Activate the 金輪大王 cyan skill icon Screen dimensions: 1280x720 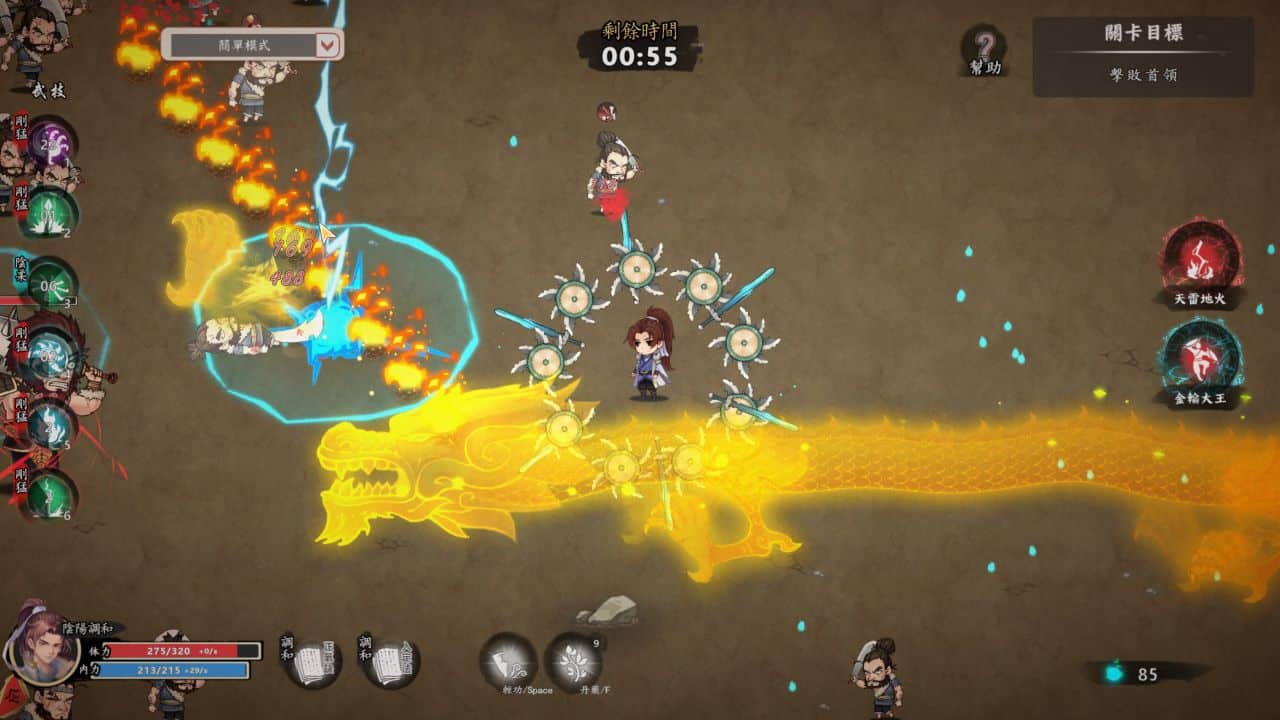click(x=1200, y=359)
